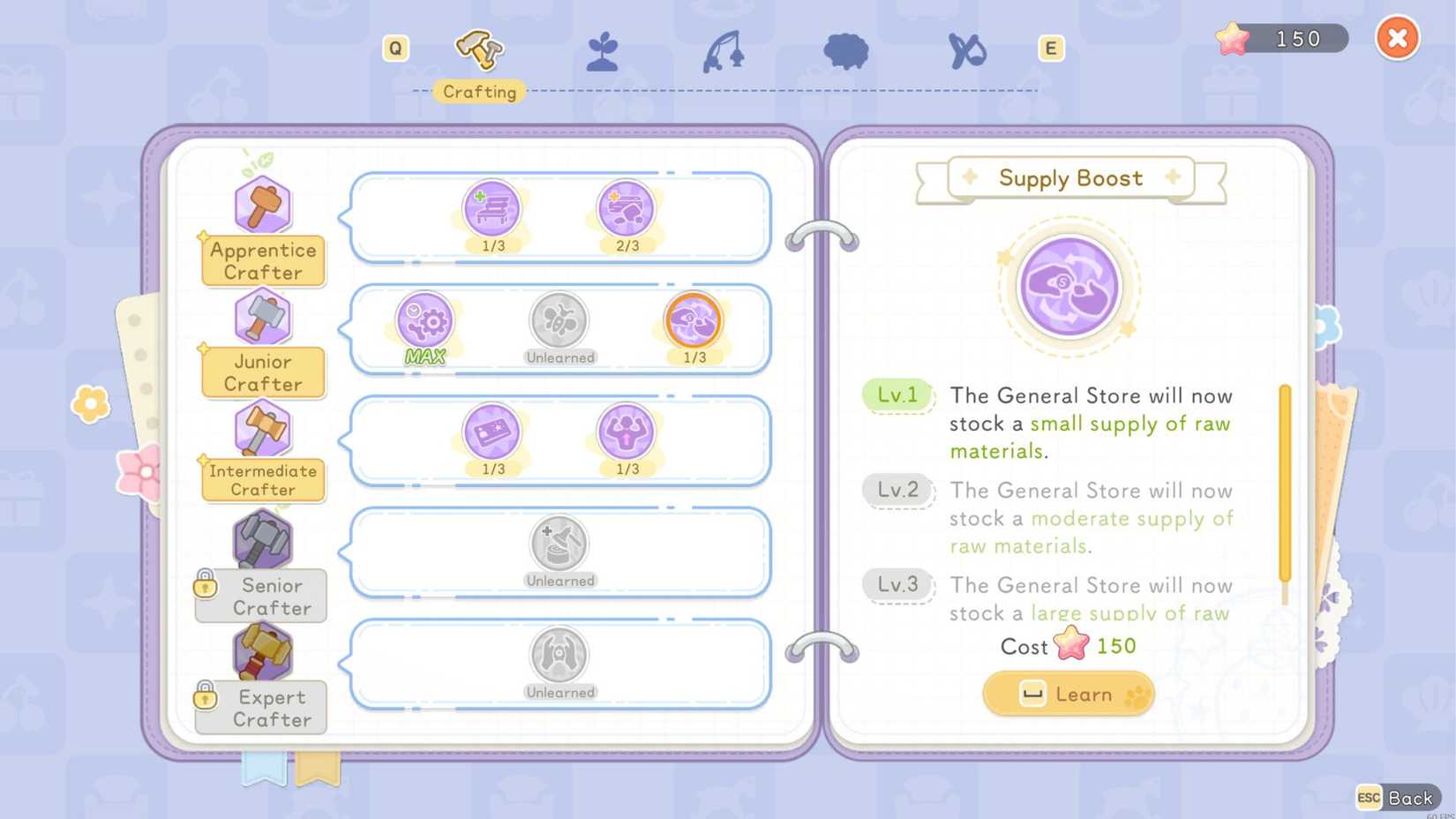Image resolution: width=1456 pixels, height=819 pixels.
Task: Click the star currency counter showing 150
Action: point(1278,38)
